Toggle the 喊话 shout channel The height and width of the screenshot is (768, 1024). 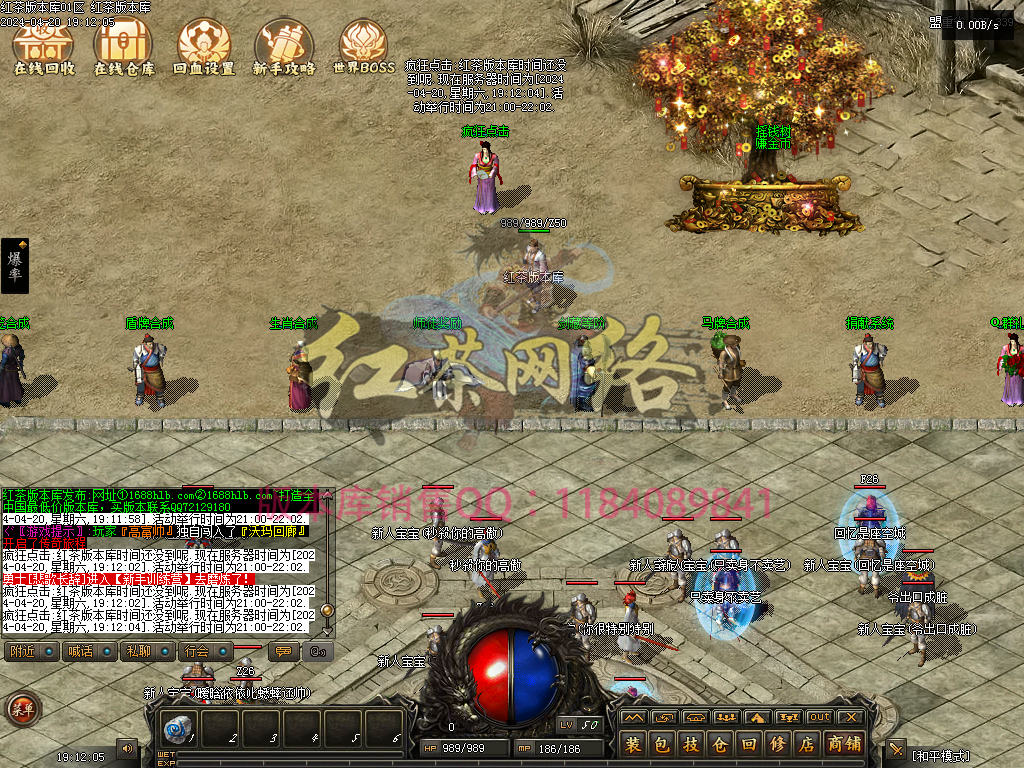(x=79, y=651)
